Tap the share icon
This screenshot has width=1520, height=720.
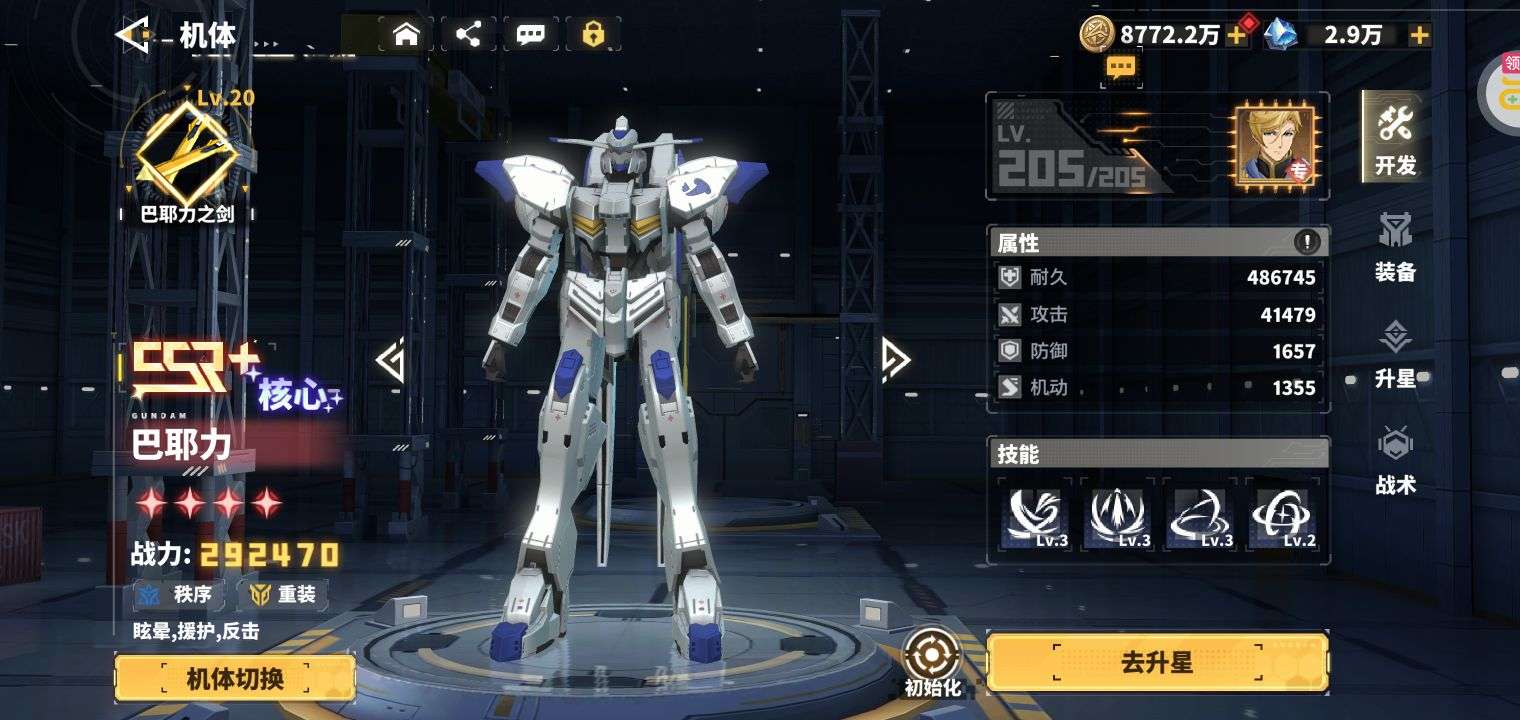[x=468, y=35]
